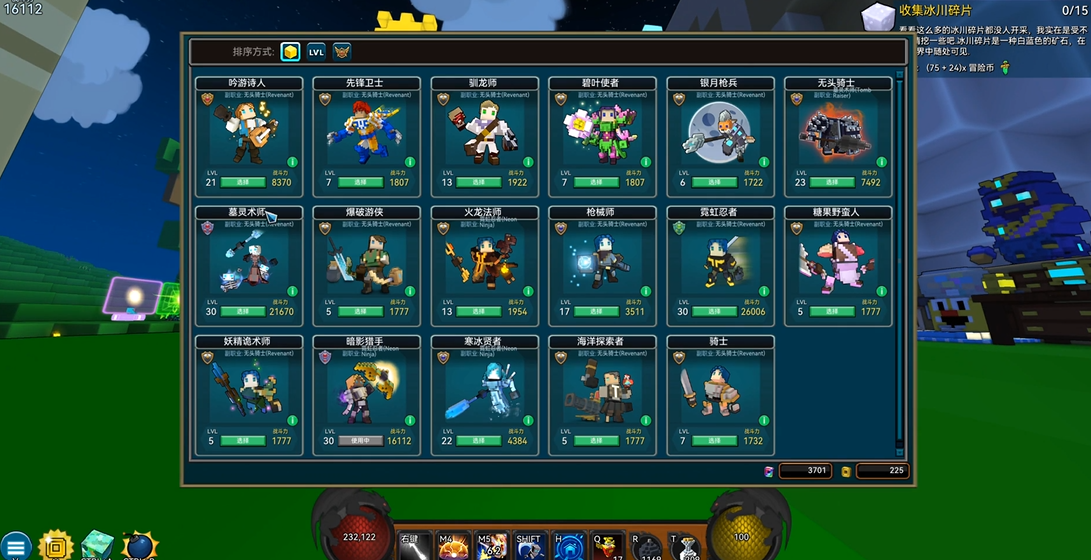Sort the class list by LVL

click(x=316, y=52)
